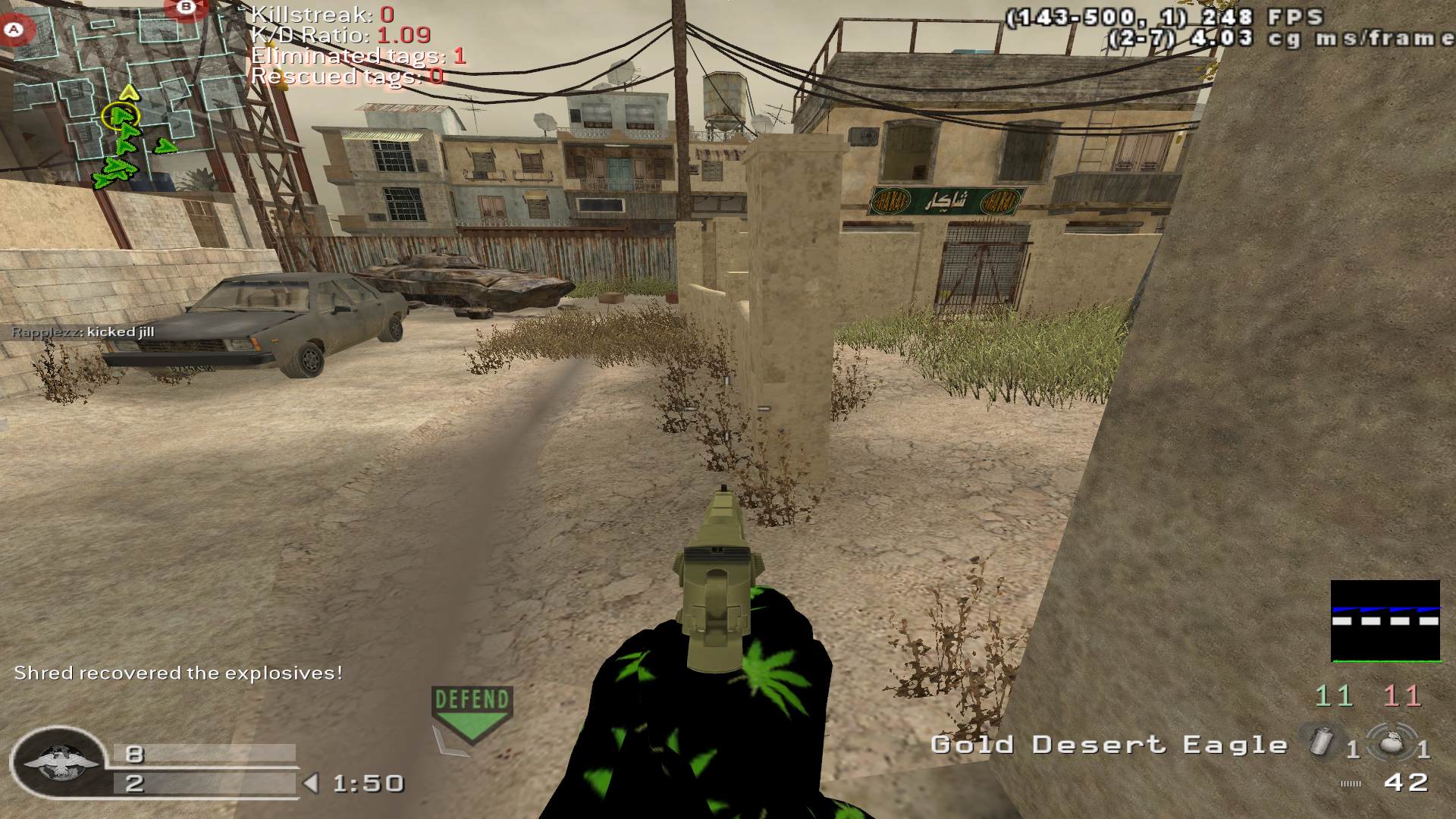Click the minimap in the corner
This screenshot has width=1456, height=819.
pos(125,95)
